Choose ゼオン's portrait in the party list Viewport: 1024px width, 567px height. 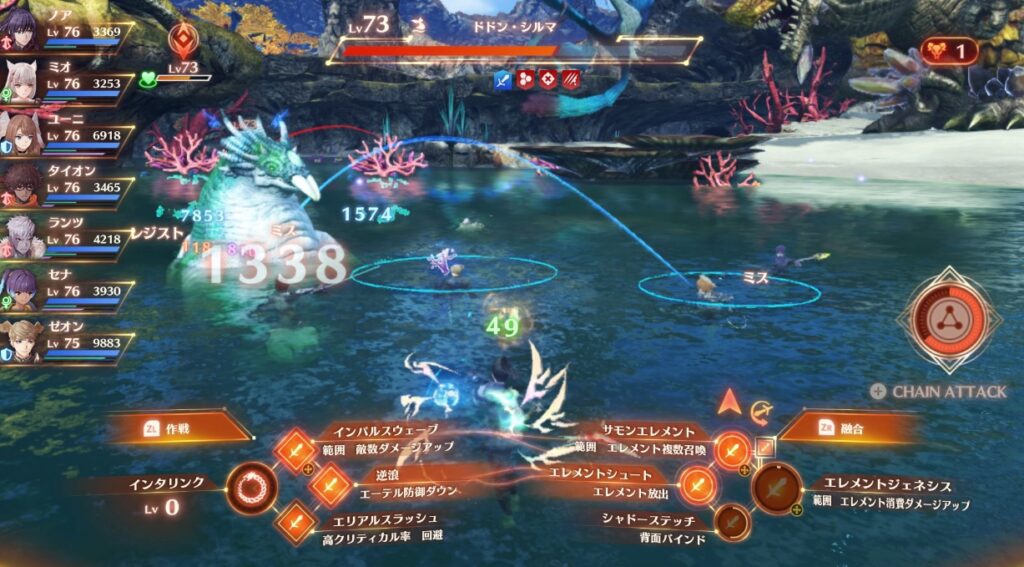20,342
